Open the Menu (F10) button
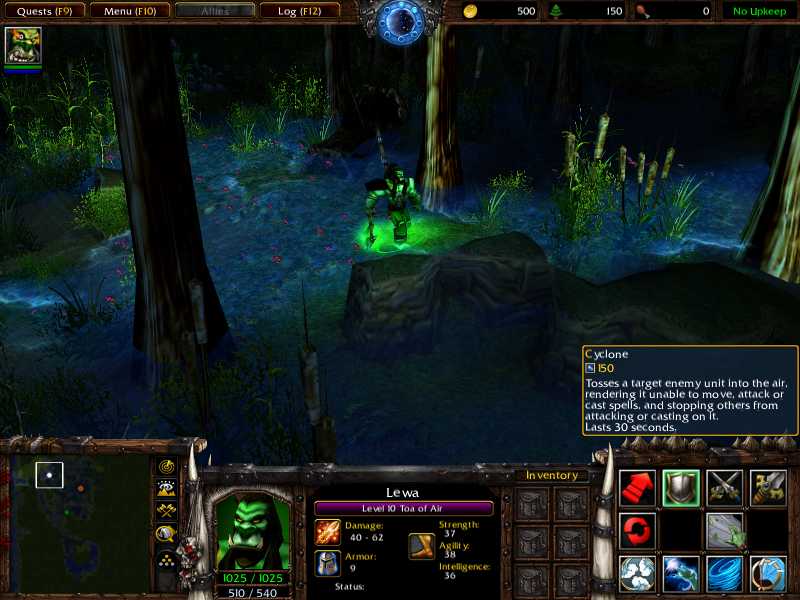 [129, 11]
